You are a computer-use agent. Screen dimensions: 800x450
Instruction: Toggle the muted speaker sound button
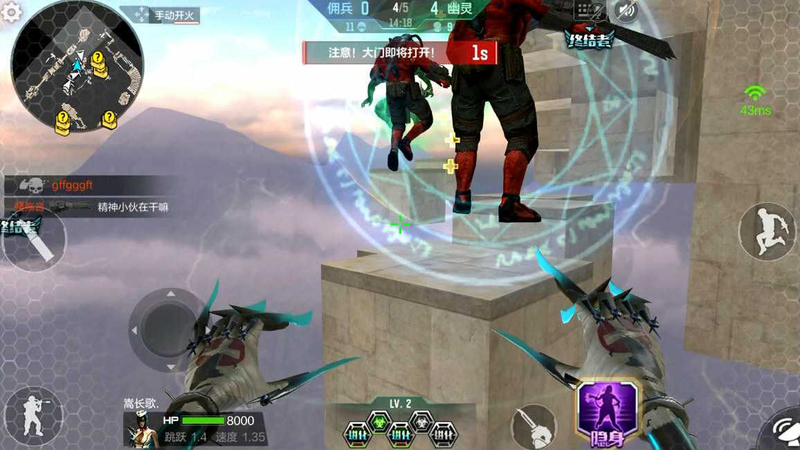pyautogui.click(x=626, y=11)
